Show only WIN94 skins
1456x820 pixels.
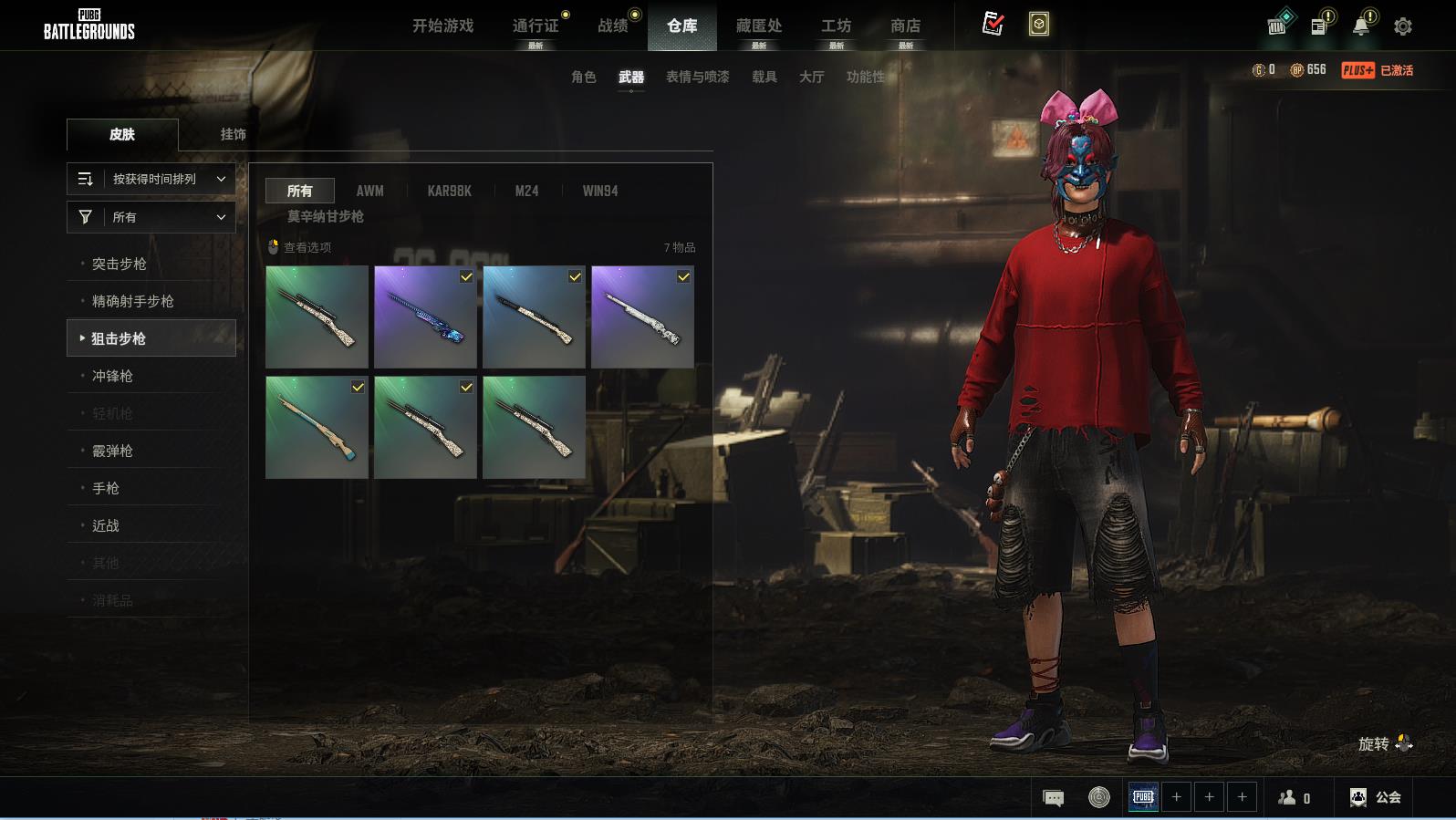coord(600,191)
